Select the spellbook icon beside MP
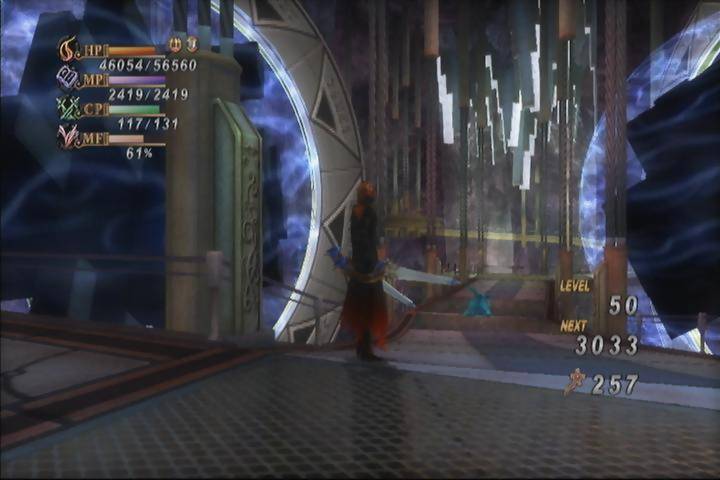 [x=68, y=78]
